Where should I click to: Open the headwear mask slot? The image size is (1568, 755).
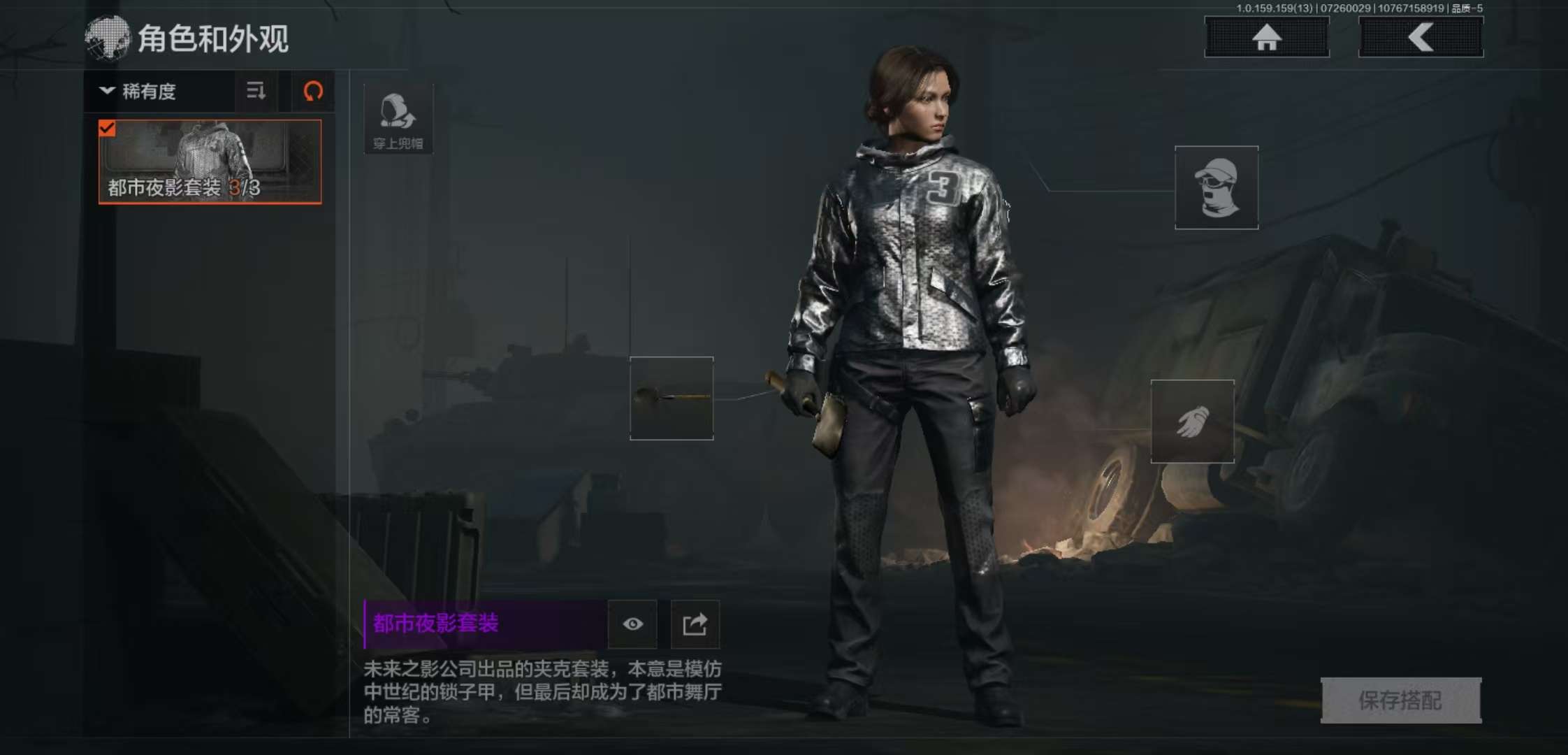pos(1216,187)
